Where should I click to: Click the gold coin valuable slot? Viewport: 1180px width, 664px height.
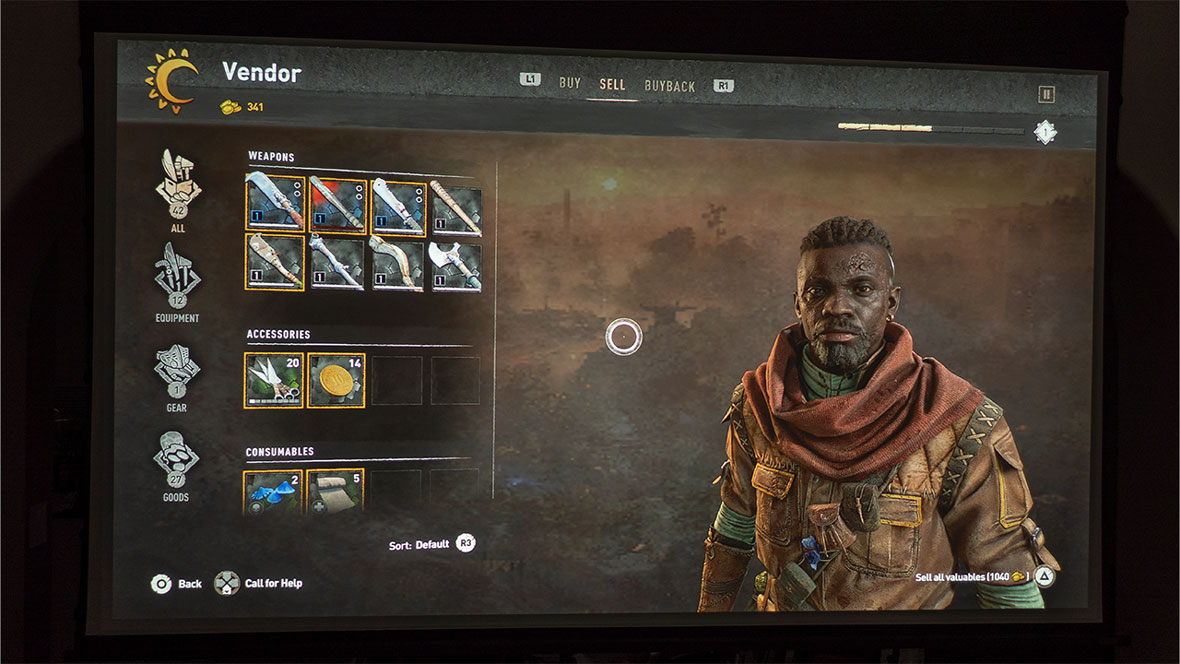click(336, 380)
